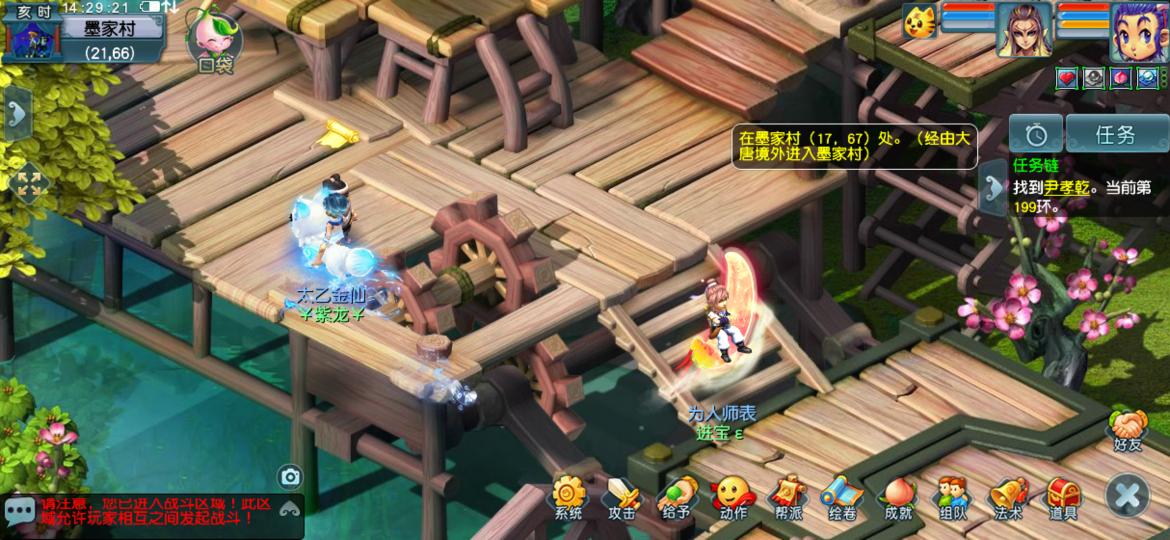This screenshot has height=540, width=1170.
Task: Open the 帮派 guild panel
Action: [787, 496]
